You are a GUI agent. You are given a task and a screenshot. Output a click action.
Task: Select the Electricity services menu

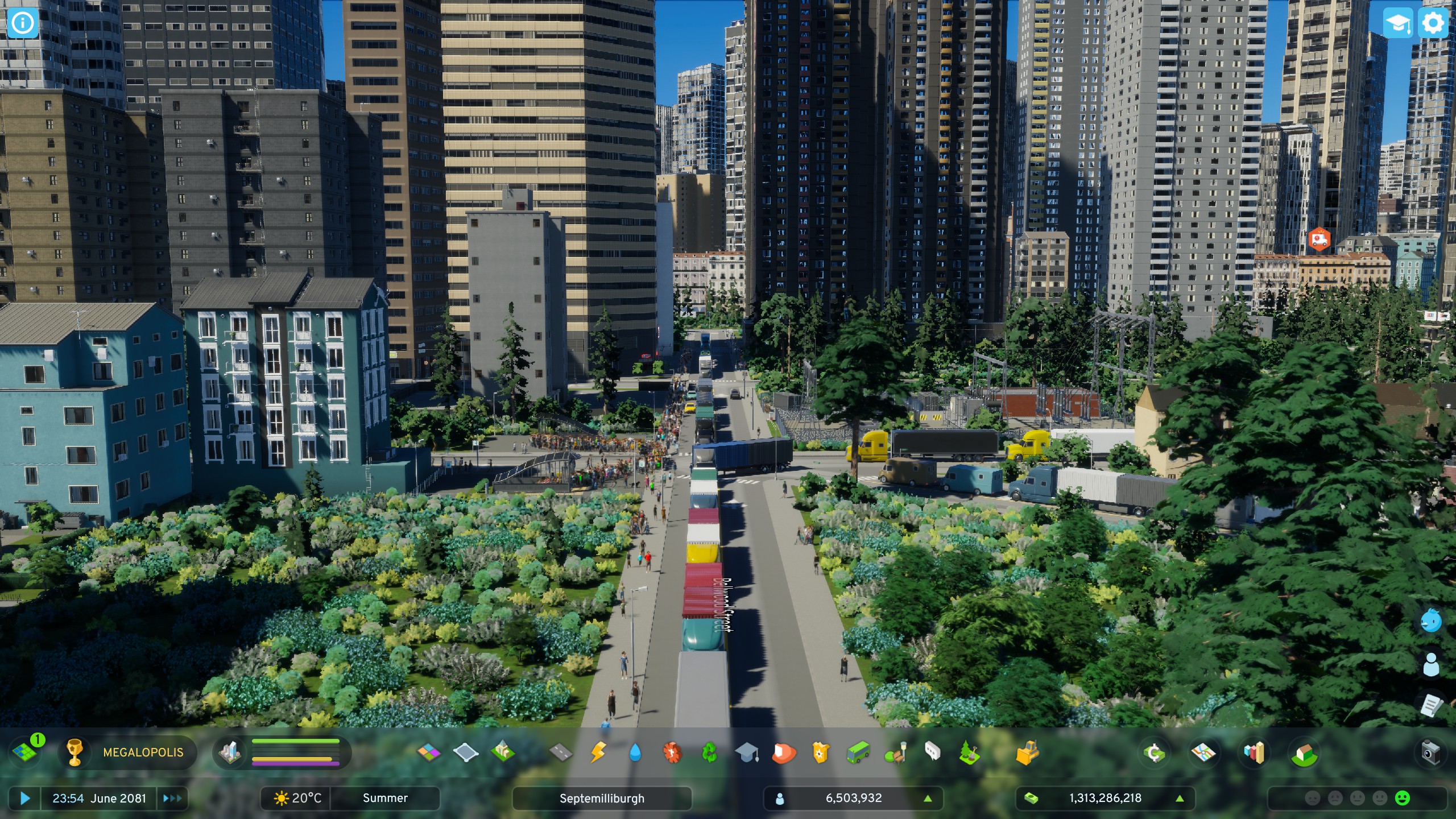click(x=598, y=753)
